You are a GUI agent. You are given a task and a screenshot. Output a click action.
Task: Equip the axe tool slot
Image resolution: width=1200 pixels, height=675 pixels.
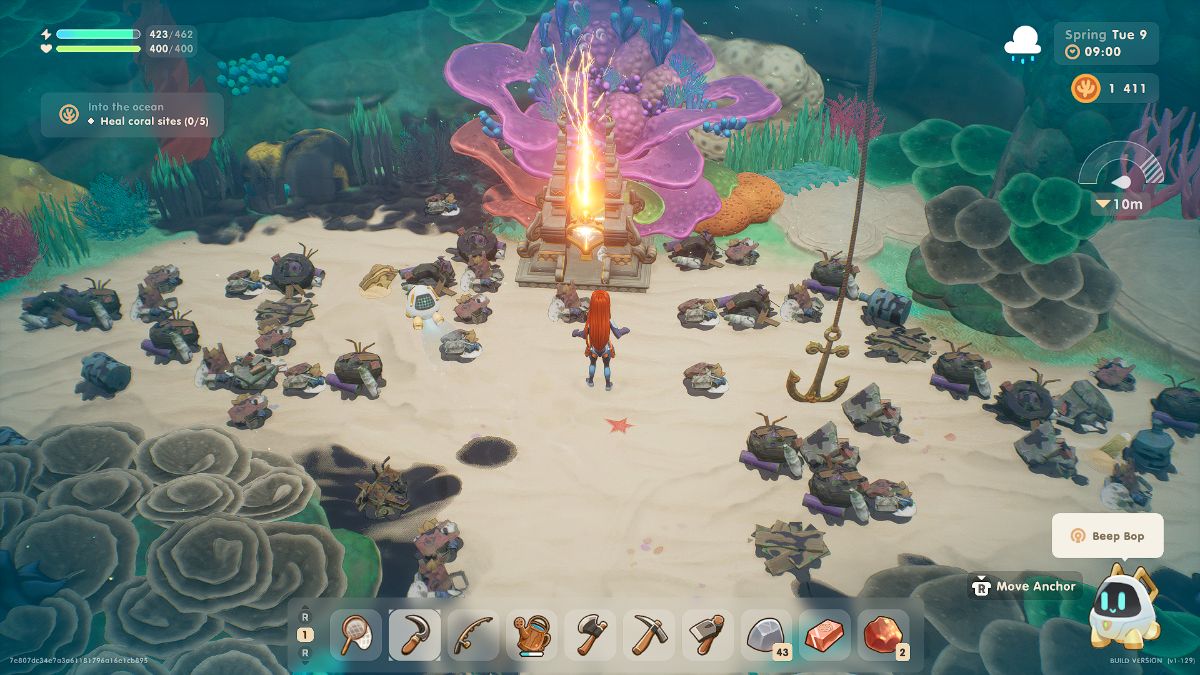(x=590, y=635)
